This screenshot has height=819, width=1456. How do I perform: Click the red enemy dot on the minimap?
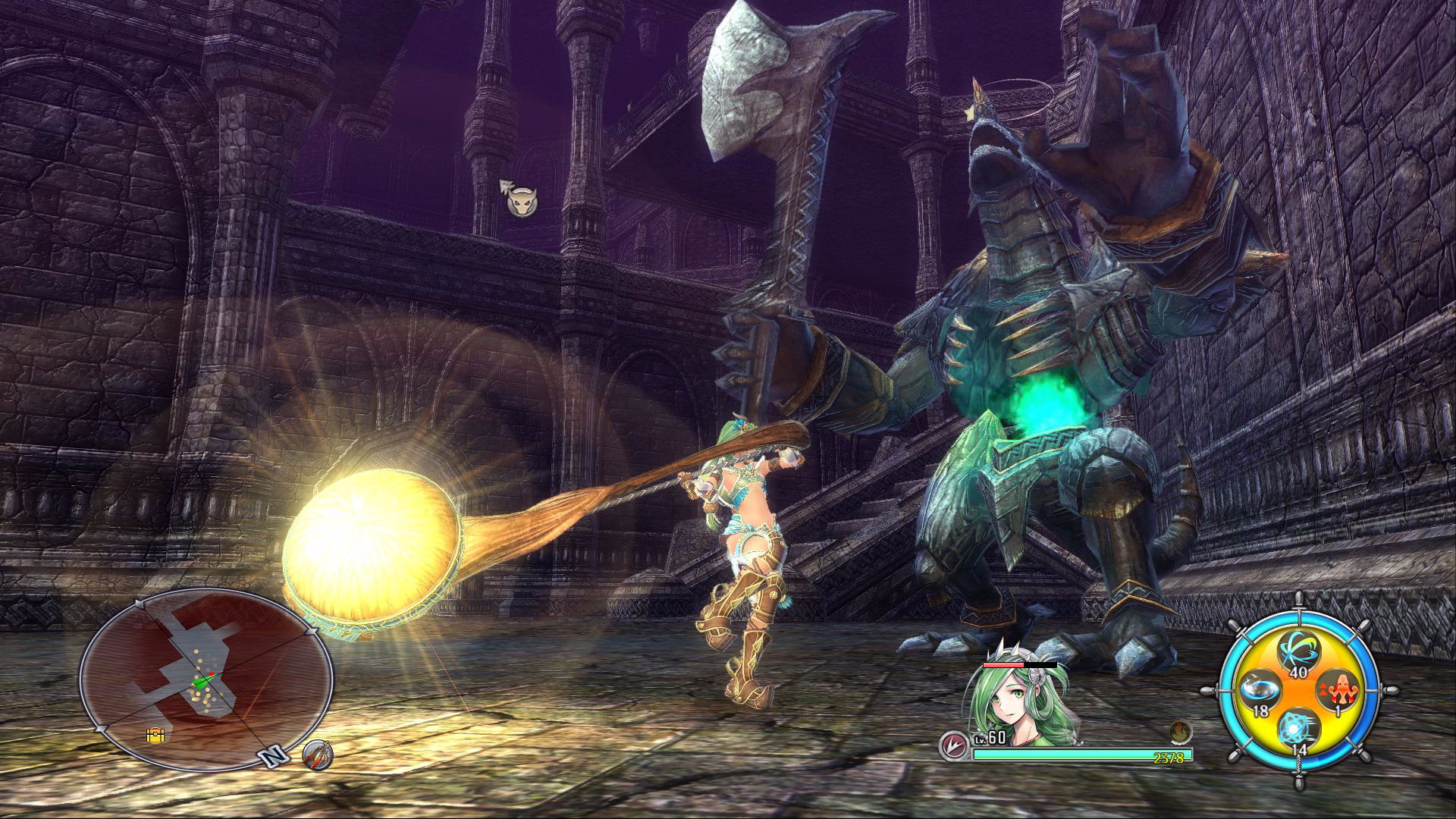[212, 673]
